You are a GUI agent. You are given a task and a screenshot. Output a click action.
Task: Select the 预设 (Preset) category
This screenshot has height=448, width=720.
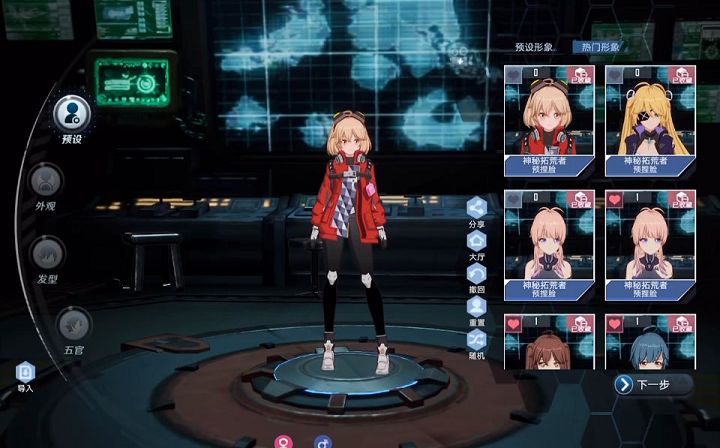[x=73, y=111]
